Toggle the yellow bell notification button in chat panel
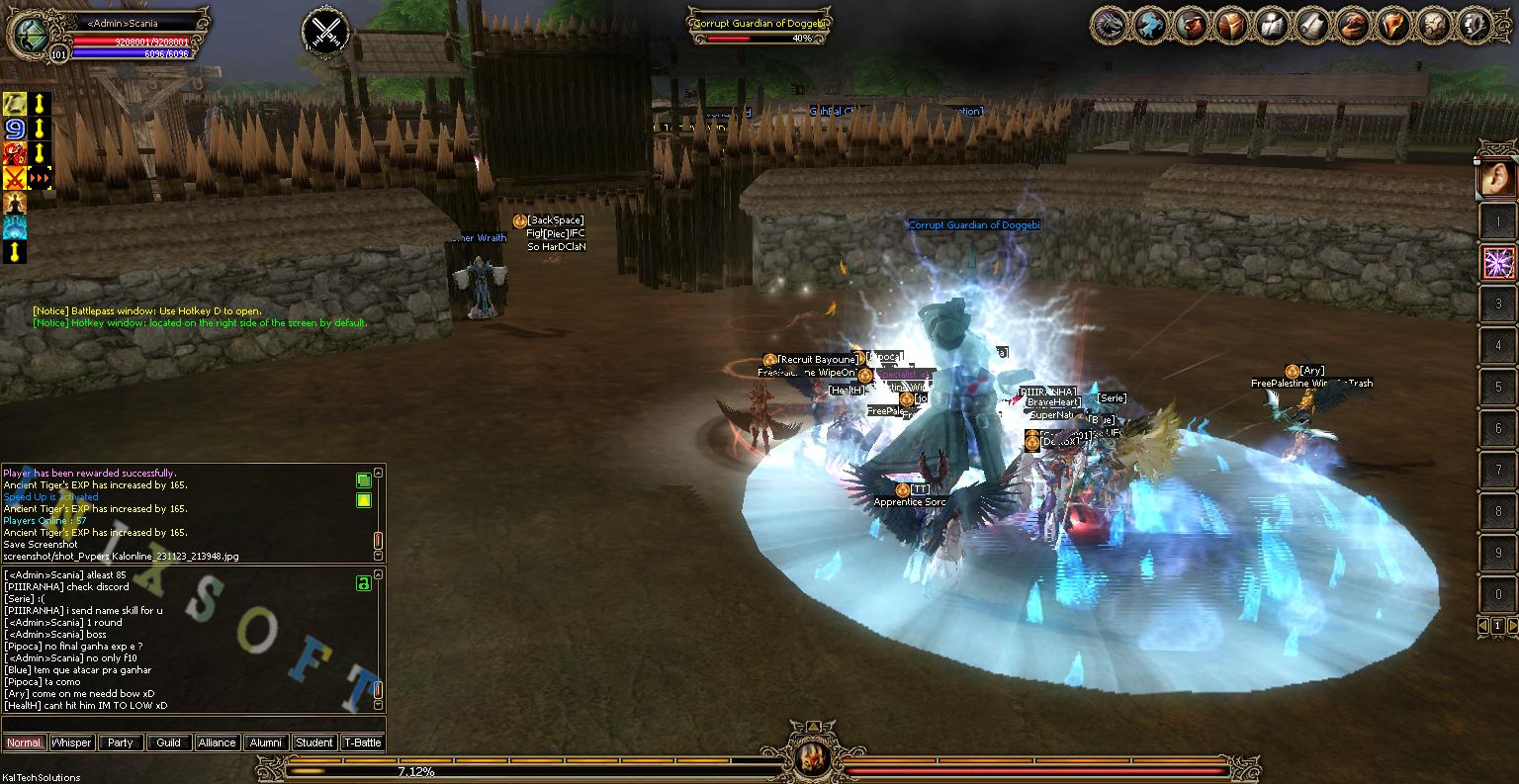The height and width of the screenshot is (784, 1519). [x=364, y=500]
